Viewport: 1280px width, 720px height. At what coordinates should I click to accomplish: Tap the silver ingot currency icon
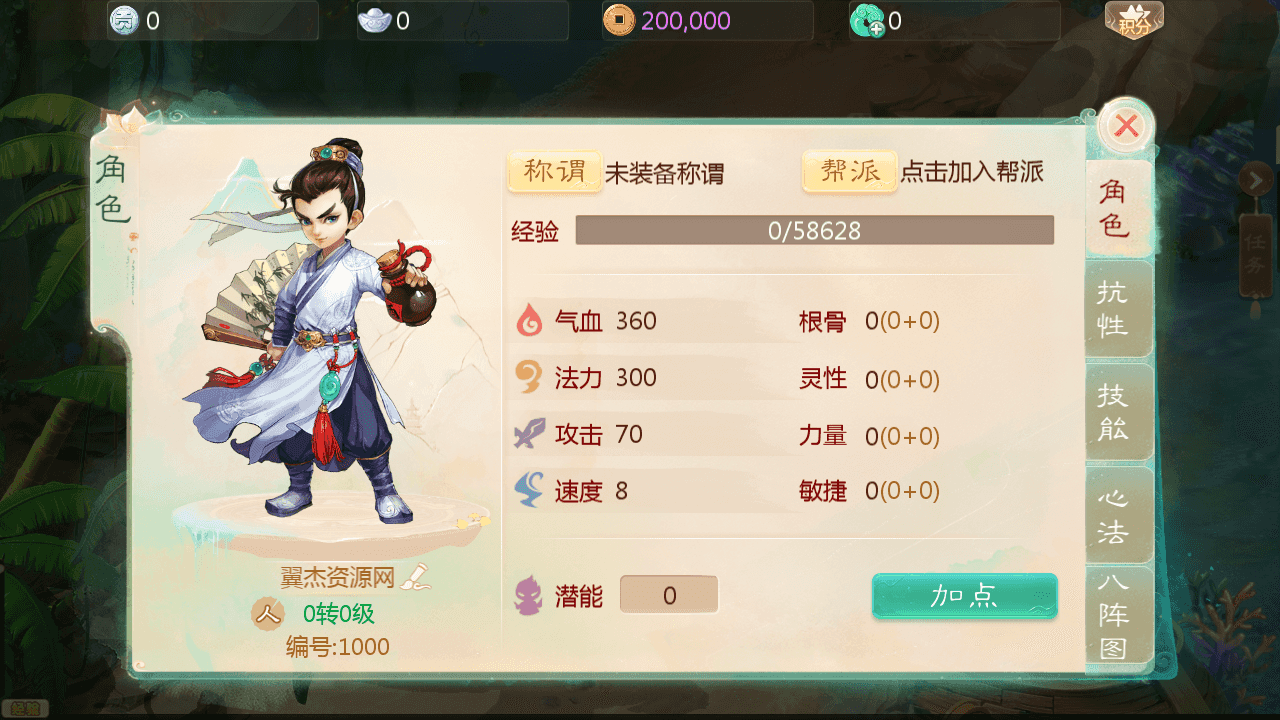click(x=374, y=20)
